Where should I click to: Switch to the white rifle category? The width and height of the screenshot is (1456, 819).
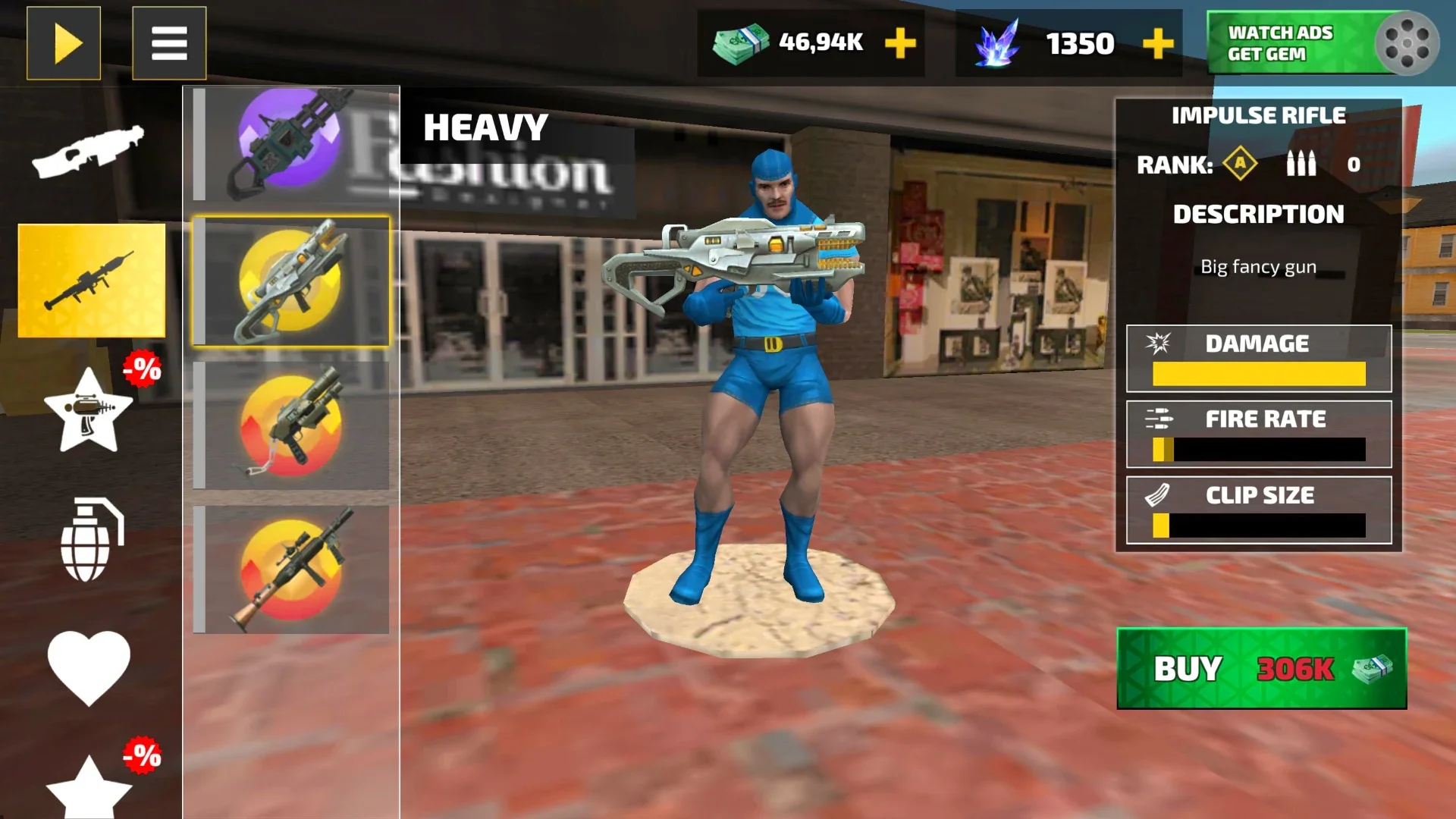89,151
